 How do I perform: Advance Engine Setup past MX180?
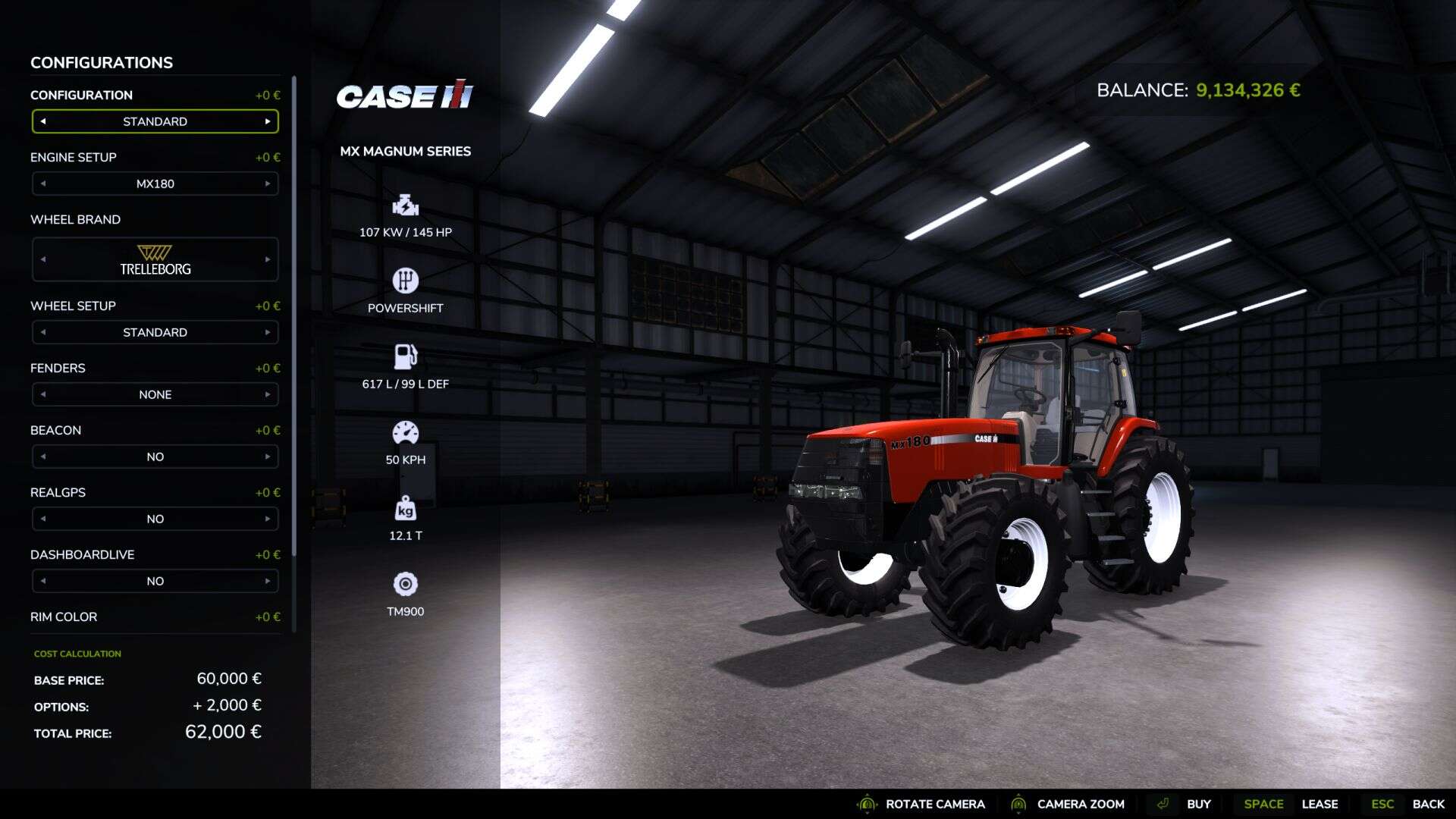[267, 184]
